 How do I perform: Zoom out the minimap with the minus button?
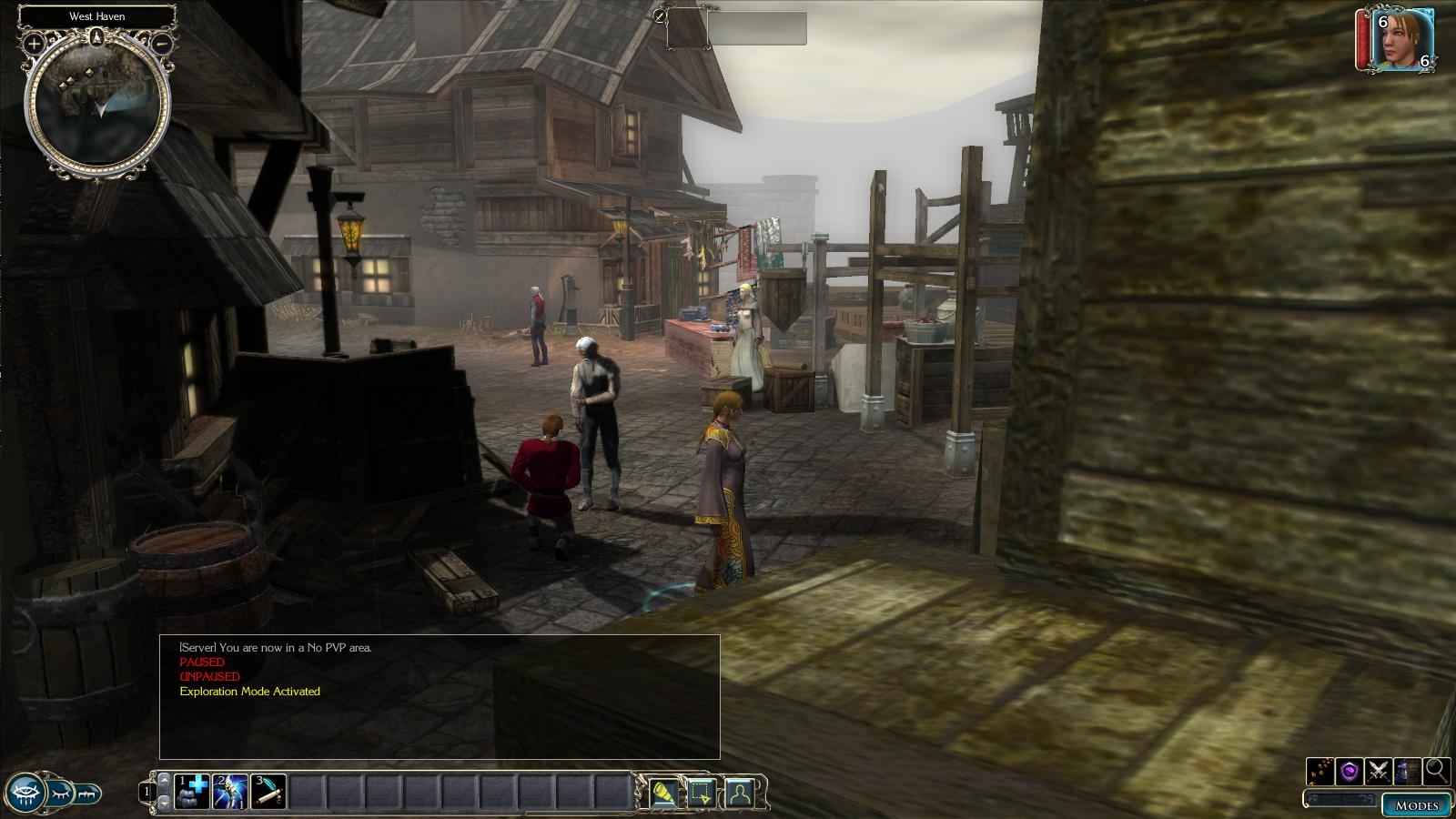pos(161,43)
